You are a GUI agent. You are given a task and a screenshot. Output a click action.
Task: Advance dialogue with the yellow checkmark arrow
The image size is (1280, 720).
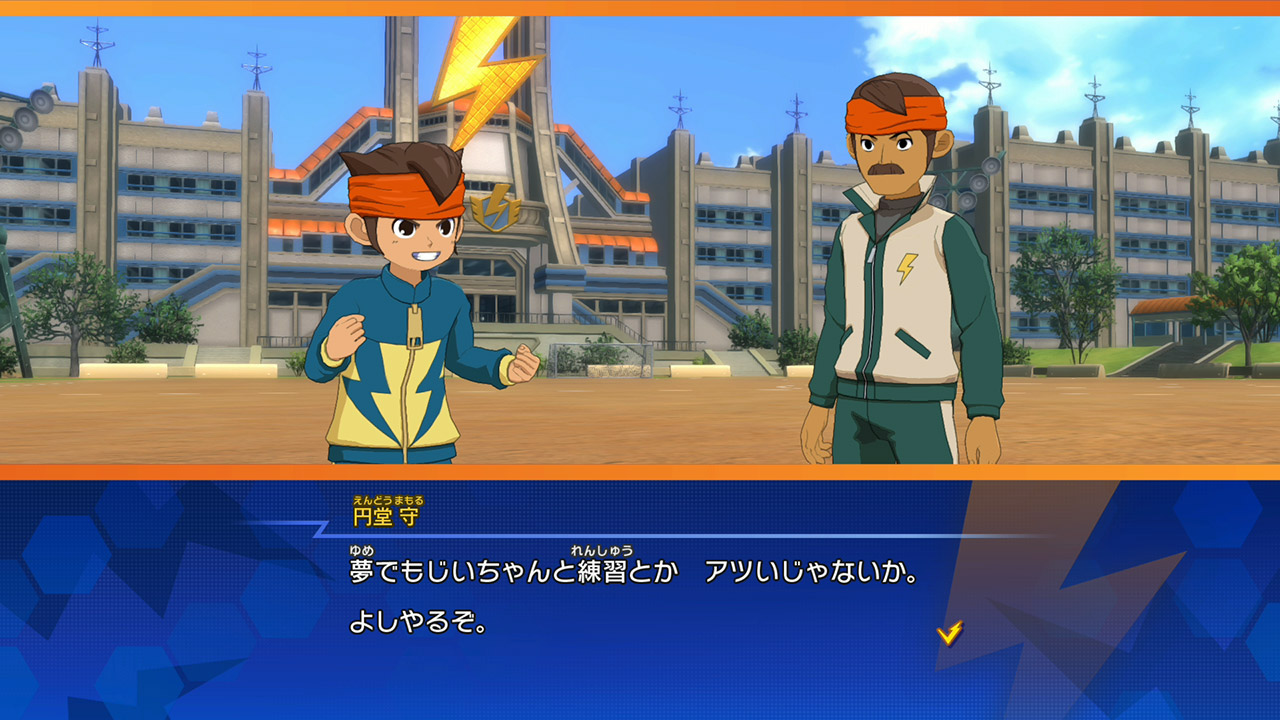pyautogui.click(x=949, y=632)
